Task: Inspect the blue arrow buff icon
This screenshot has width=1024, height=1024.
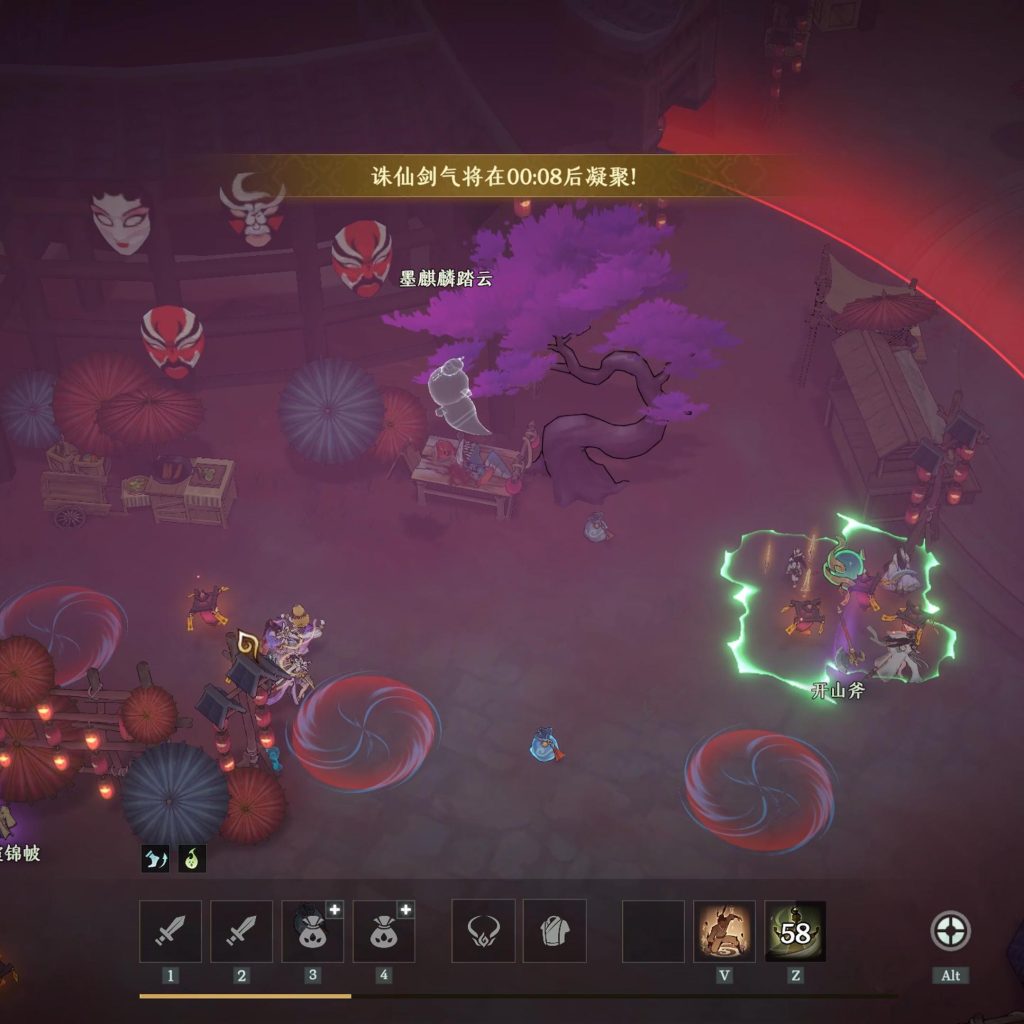Action: click(x=155, y=857)
